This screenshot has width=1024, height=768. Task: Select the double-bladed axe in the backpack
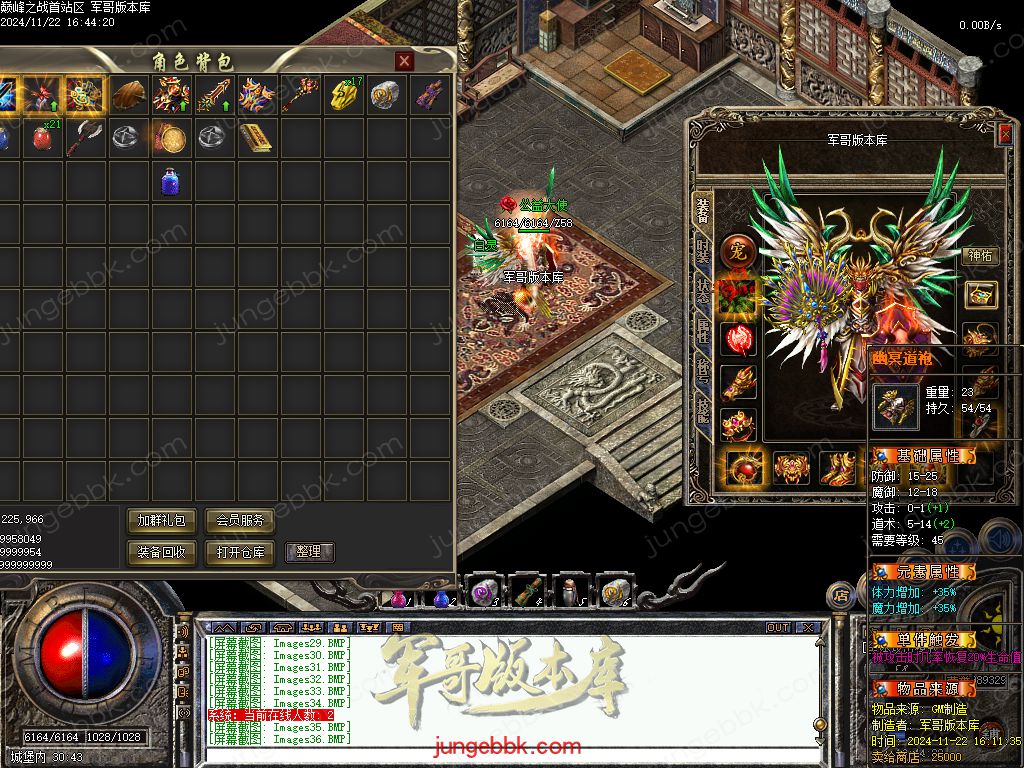coord(85,138)
